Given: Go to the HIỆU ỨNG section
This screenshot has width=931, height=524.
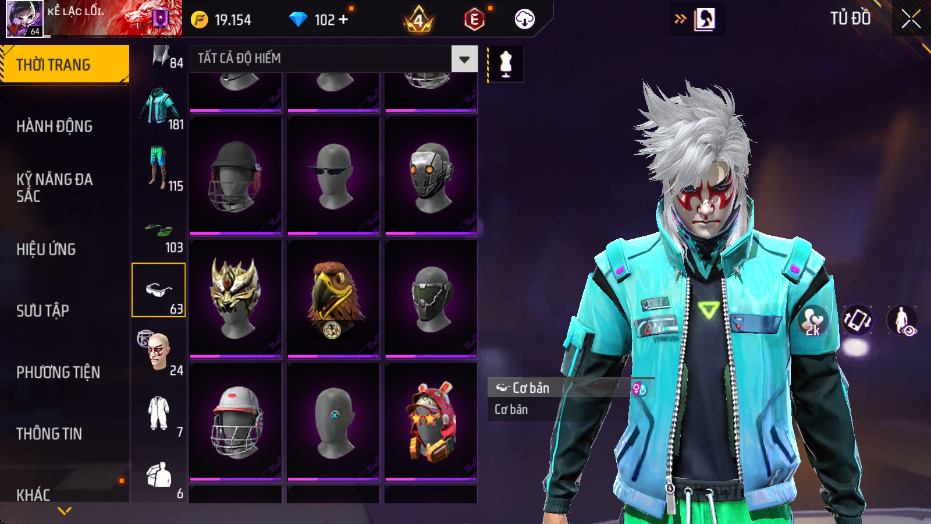Looking at the screenshot, I should point(47,249).
